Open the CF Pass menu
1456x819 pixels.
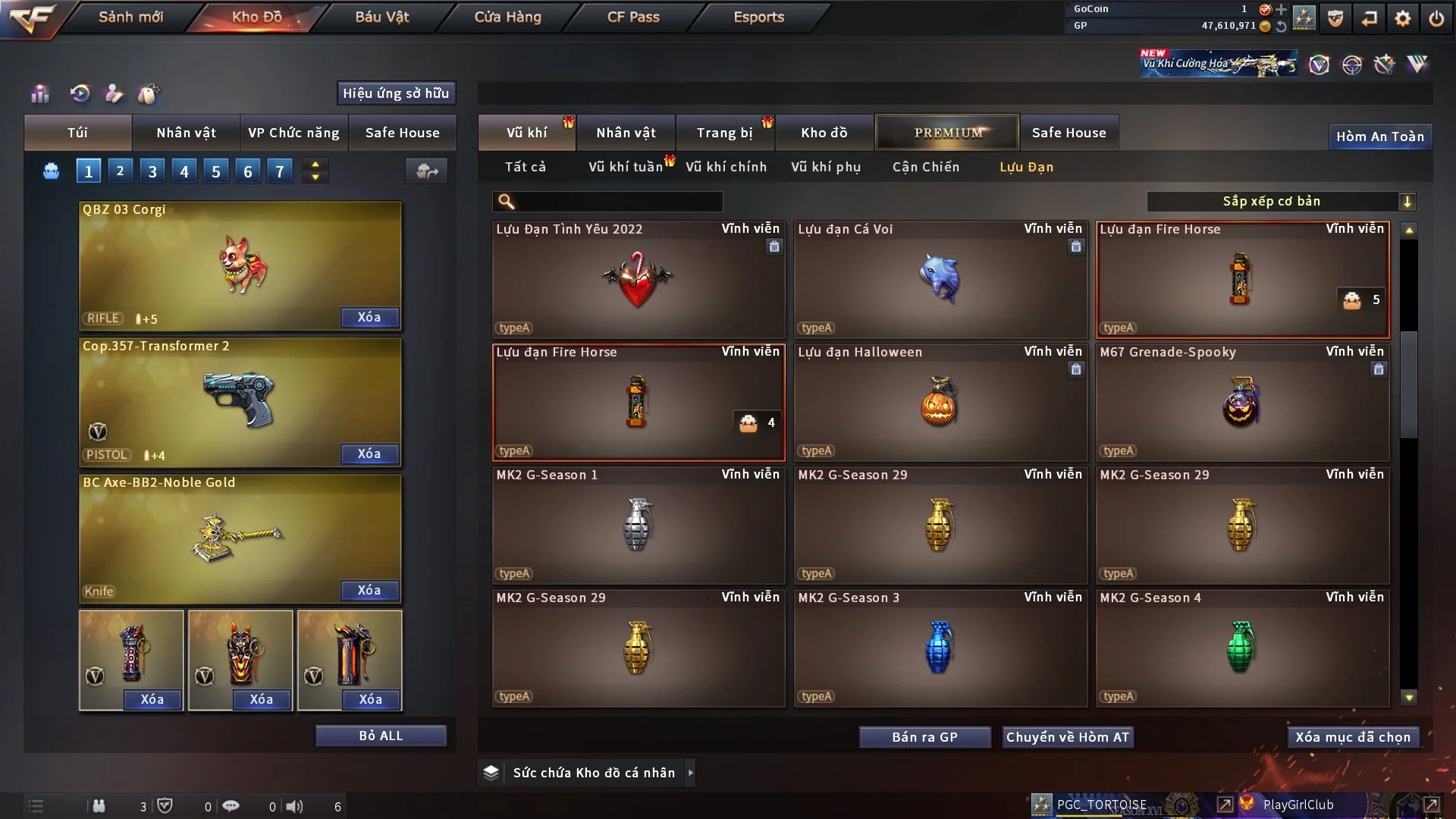coord(633,17)
